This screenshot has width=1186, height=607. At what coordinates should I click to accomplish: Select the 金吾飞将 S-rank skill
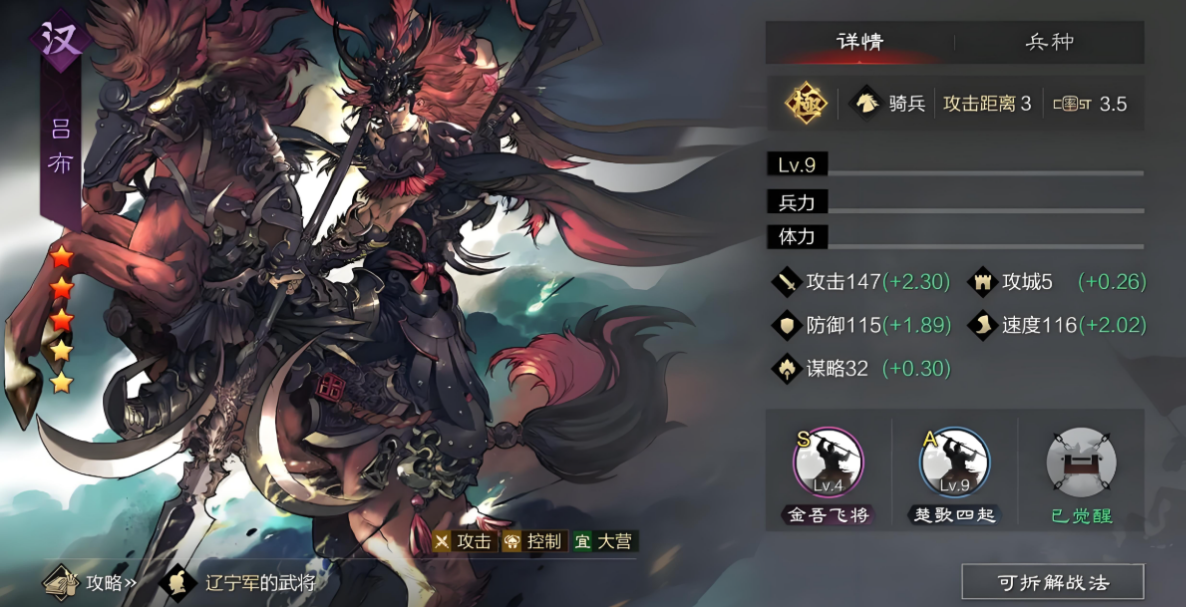click(x=828, y=463)
